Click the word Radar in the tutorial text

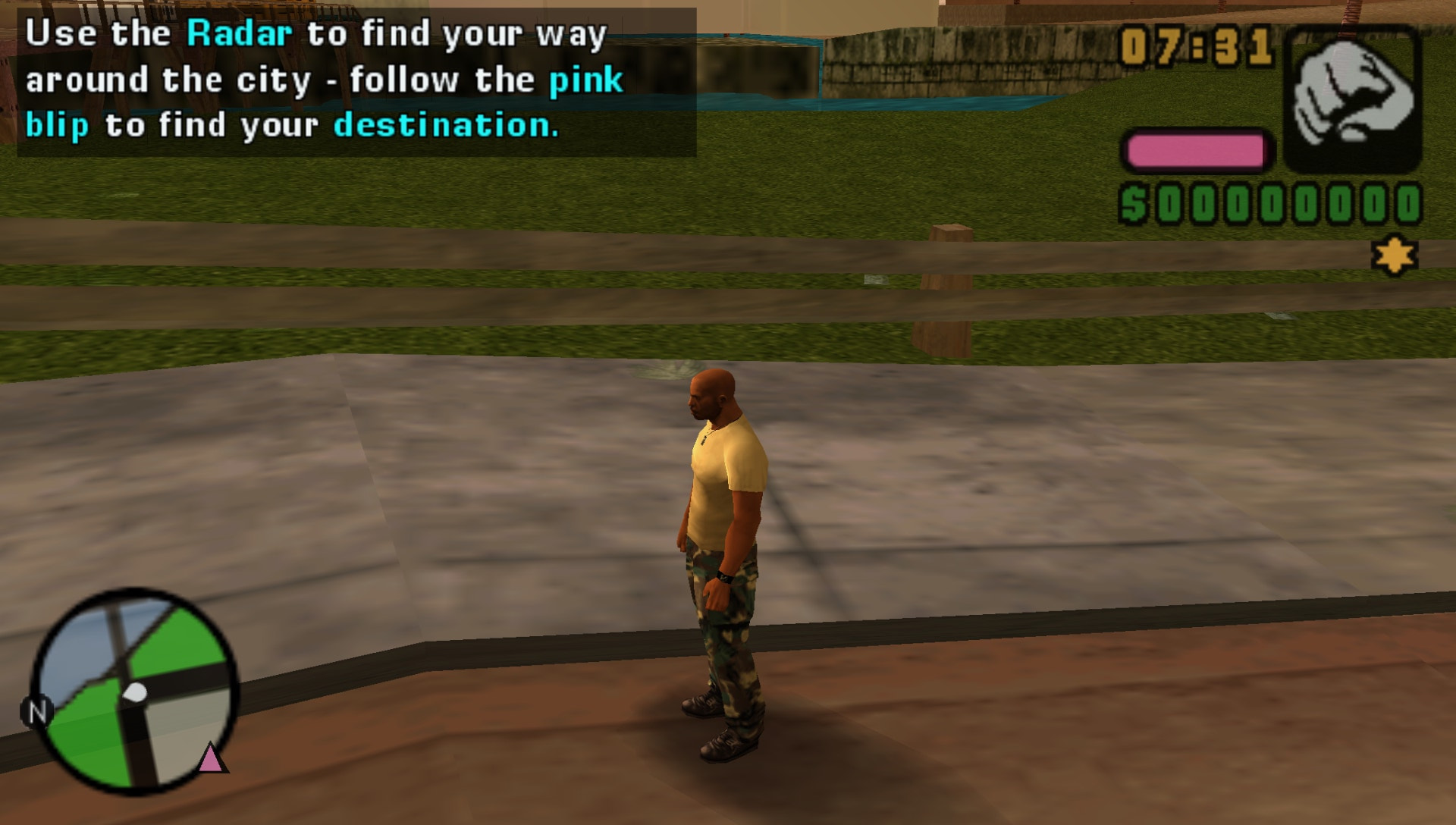pyautogui.click(x=240, y=33)
